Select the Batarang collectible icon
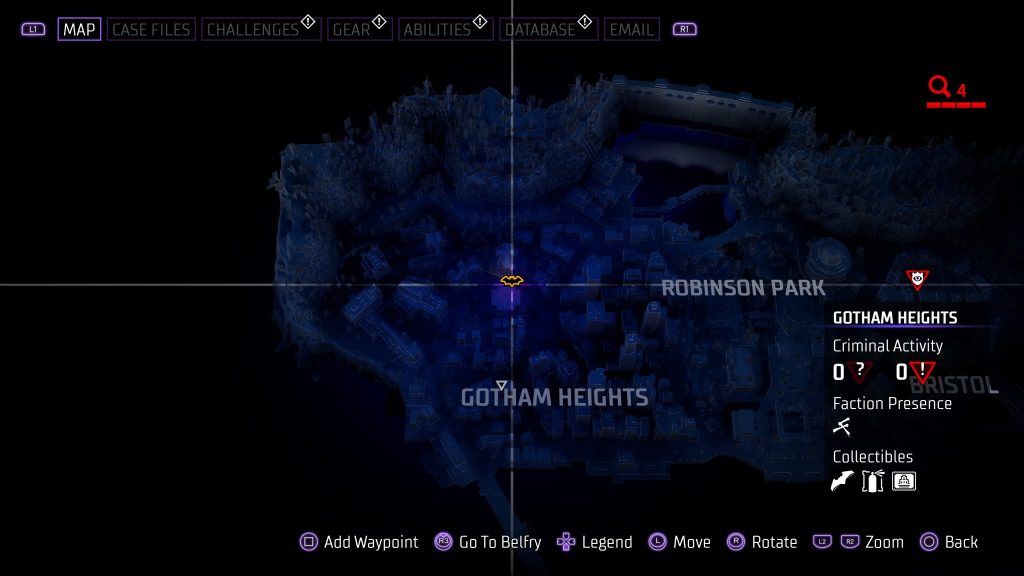 coord(843,481)
